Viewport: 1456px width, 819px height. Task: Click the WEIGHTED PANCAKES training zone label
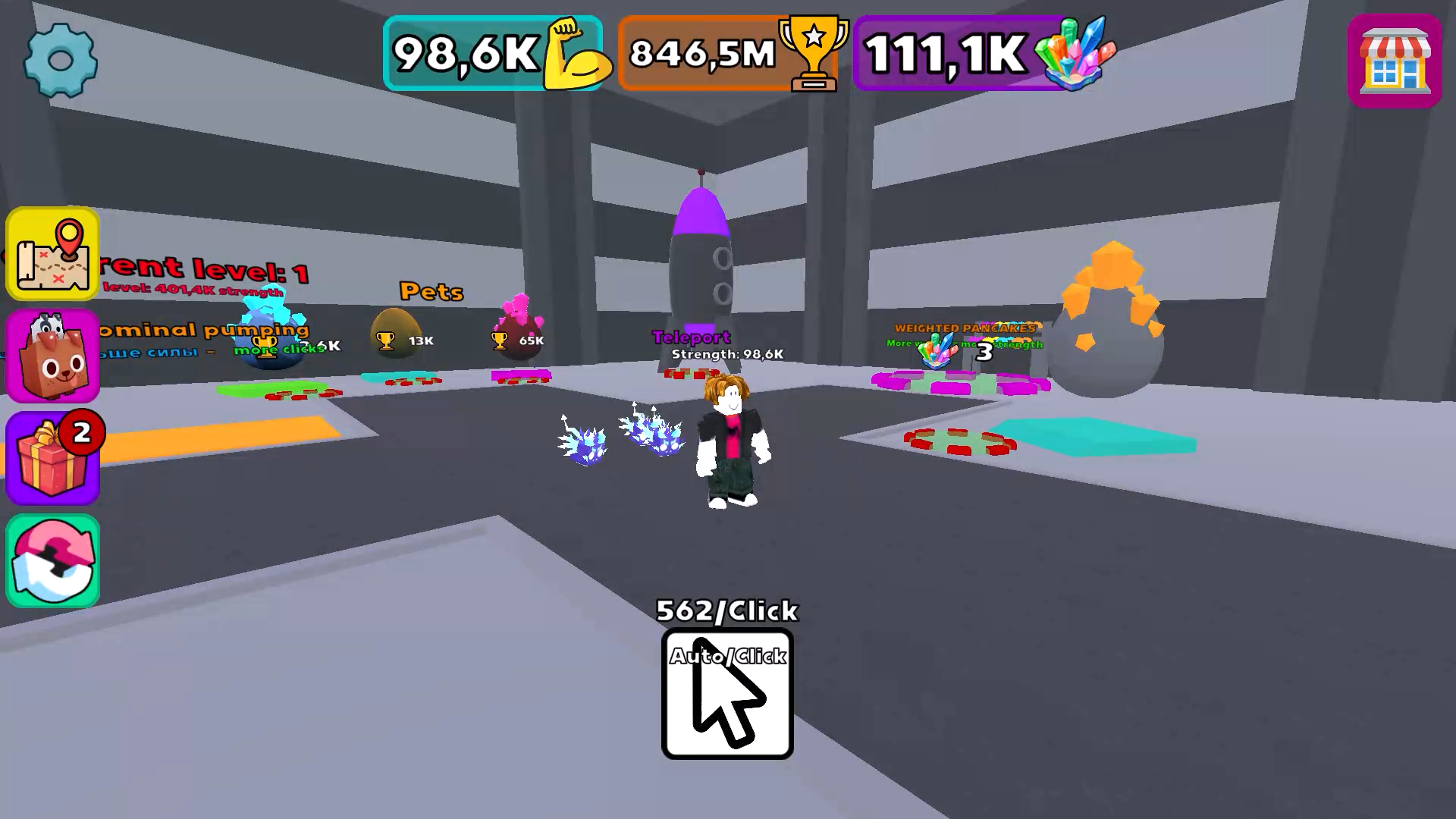964,329
